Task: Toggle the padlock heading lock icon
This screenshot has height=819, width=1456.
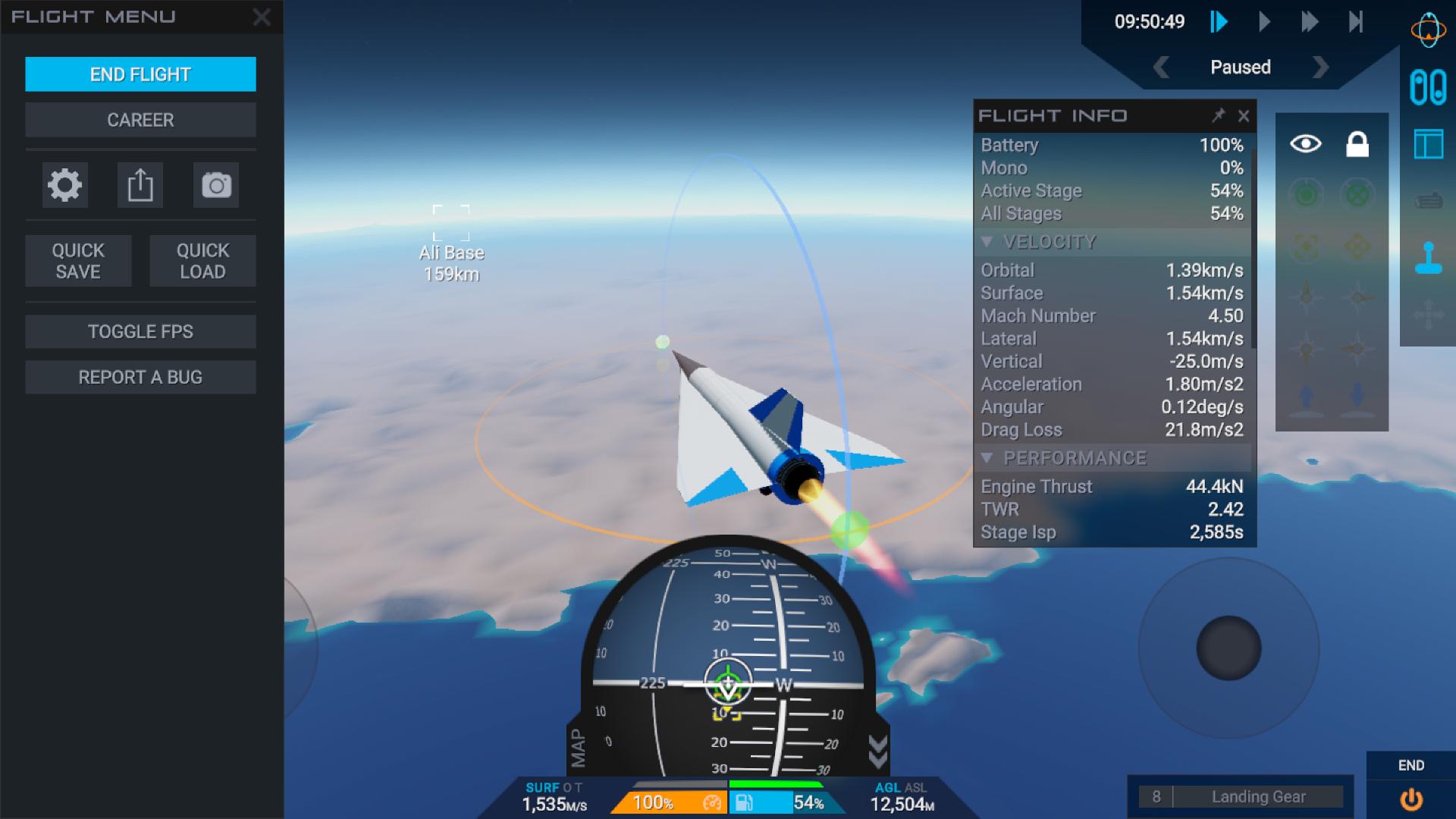Action: click(1357, 143)
